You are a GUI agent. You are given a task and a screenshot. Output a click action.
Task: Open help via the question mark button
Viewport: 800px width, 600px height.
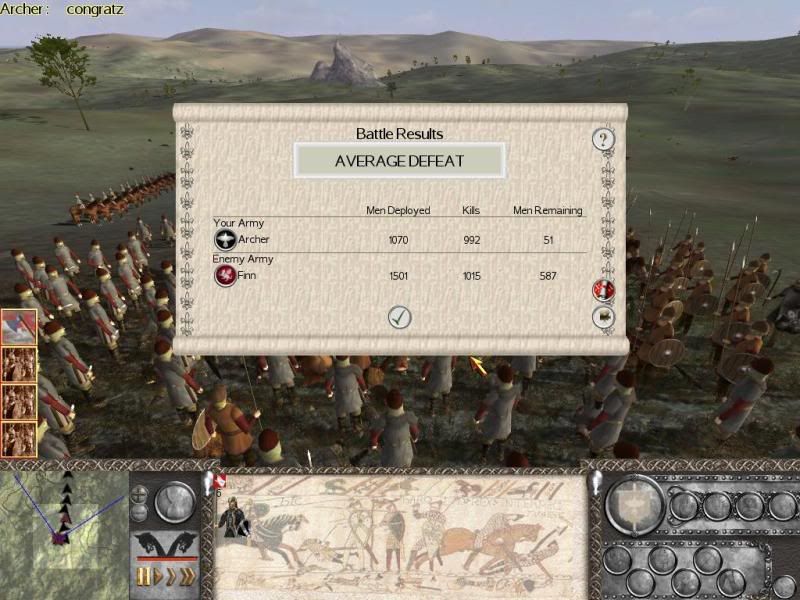point(603,139)
